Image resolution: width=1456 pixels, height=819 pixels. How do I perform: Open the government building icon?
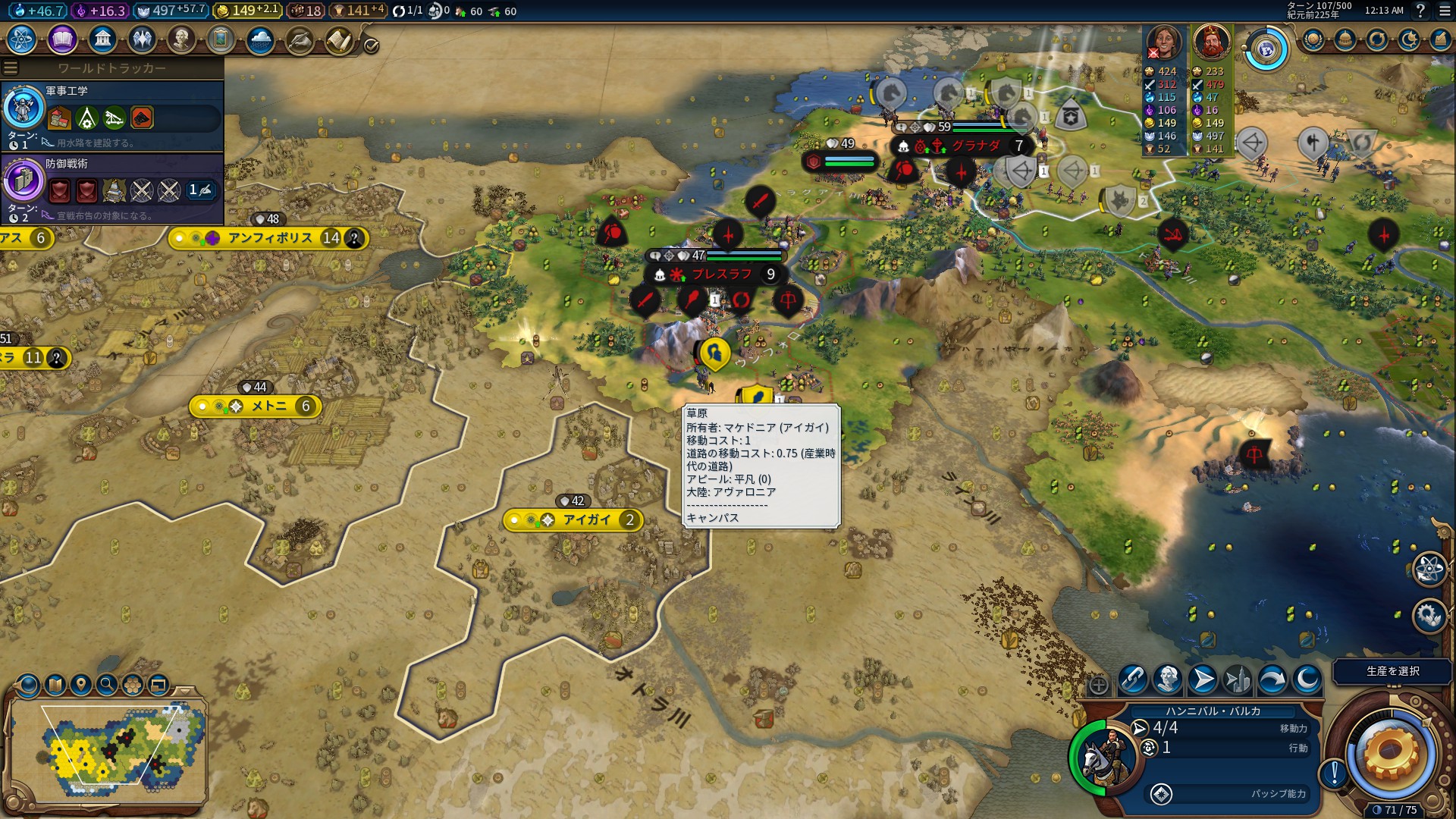coord(102,39)
